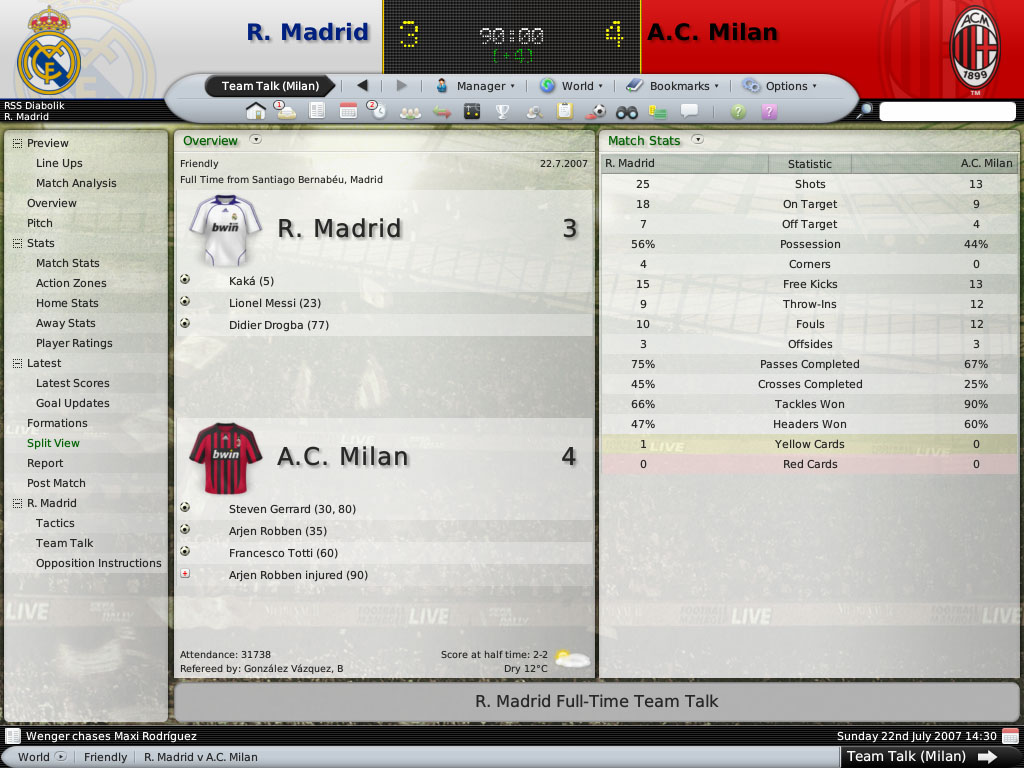Click the search input field

[946, 112]
